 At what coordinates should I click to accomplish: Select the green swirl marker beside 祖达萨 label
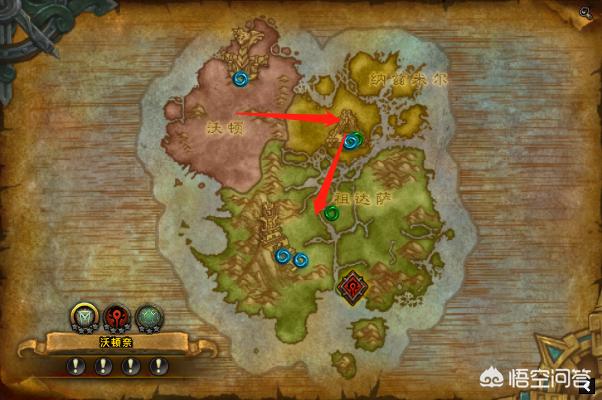click(331, 213)
